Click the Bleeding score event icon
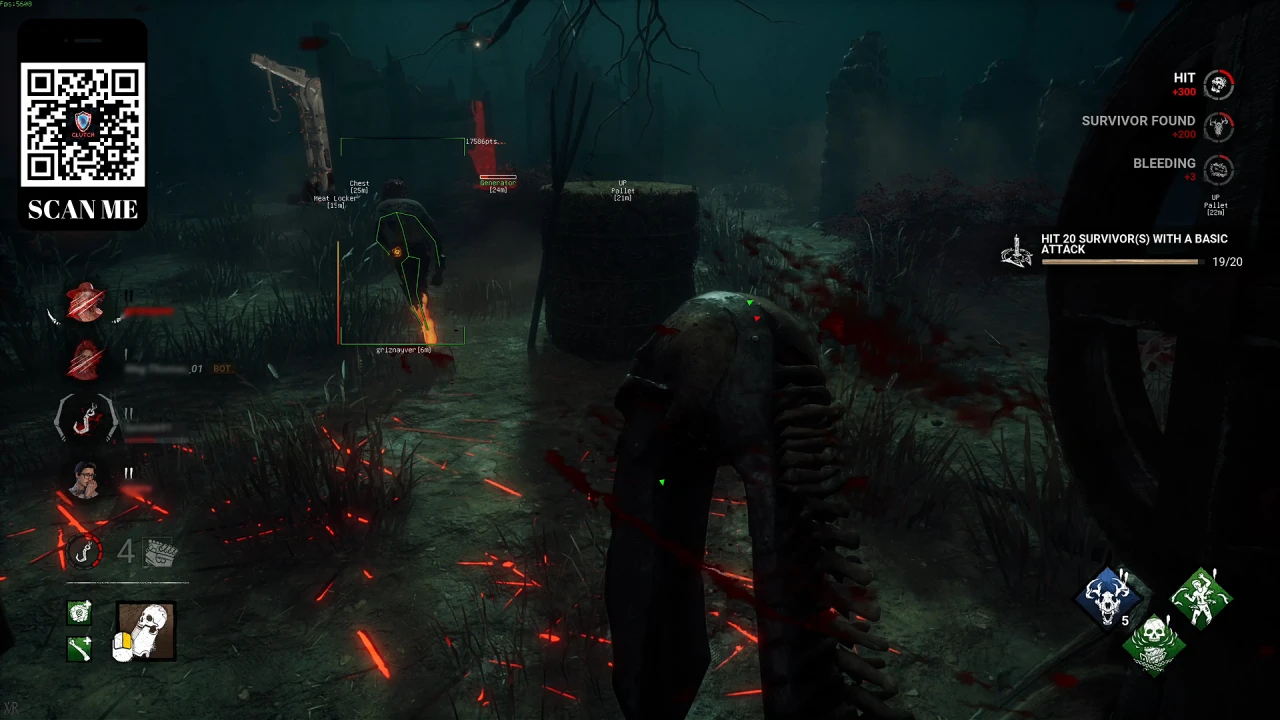This screenshot has width=1280, height=720. point(1218,169)
